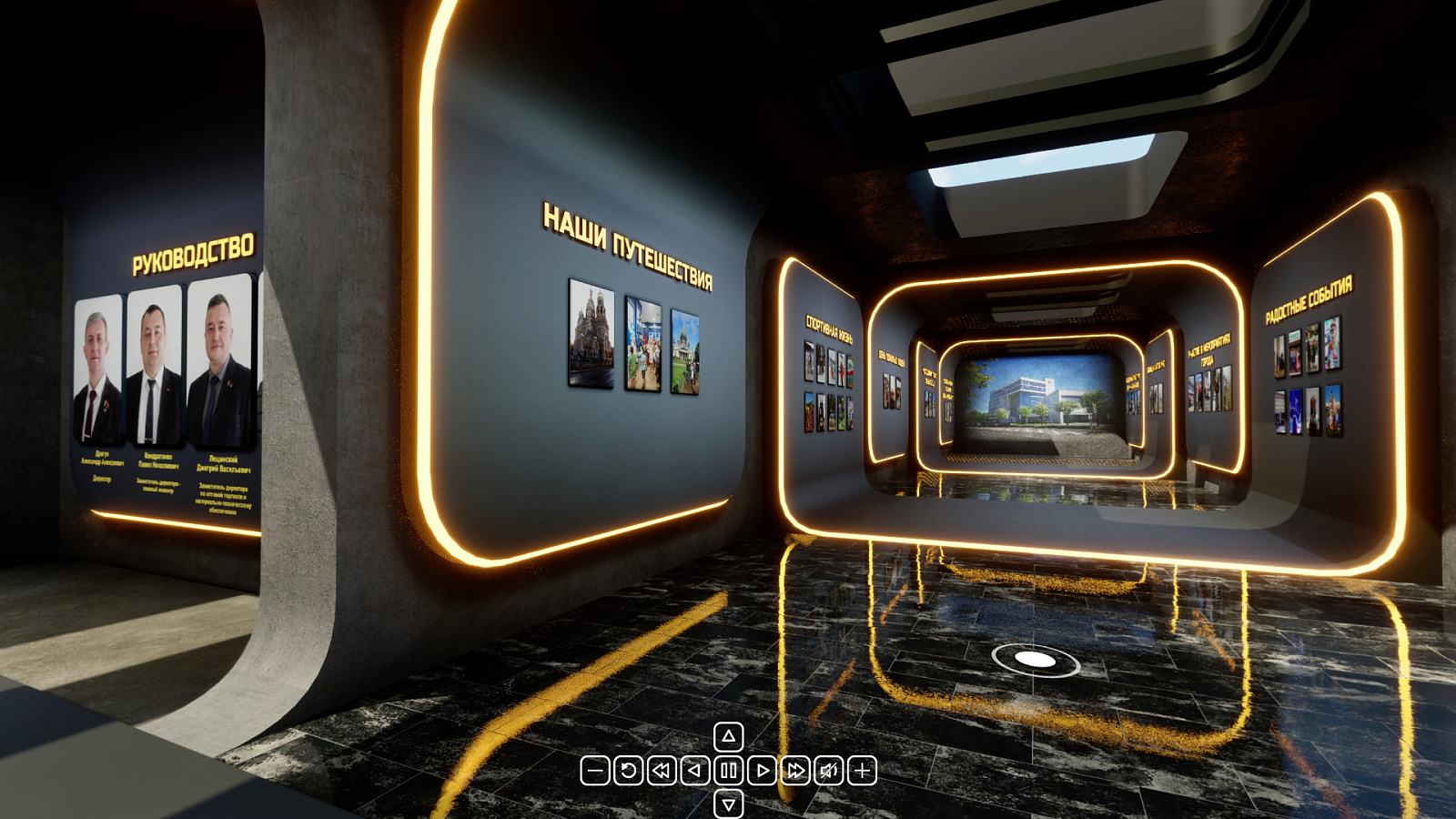Click the double-left rewind arrow button
Image resolution: width=1456 pixels, height=819 pixels.
pyautogui.click(x=662, y=771)
